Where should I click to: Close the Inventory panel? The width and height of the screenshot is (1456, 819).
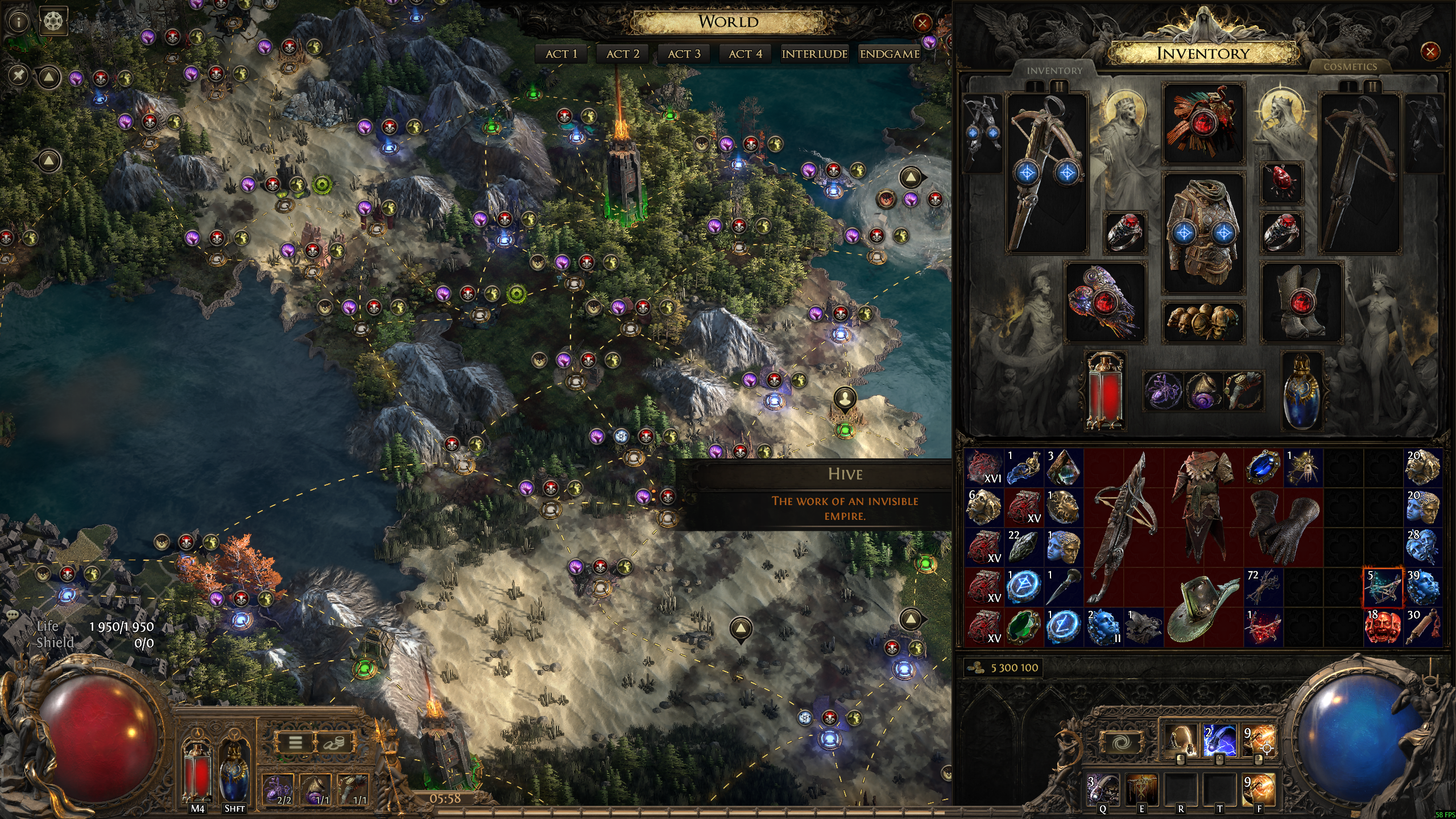point(1429,52)
